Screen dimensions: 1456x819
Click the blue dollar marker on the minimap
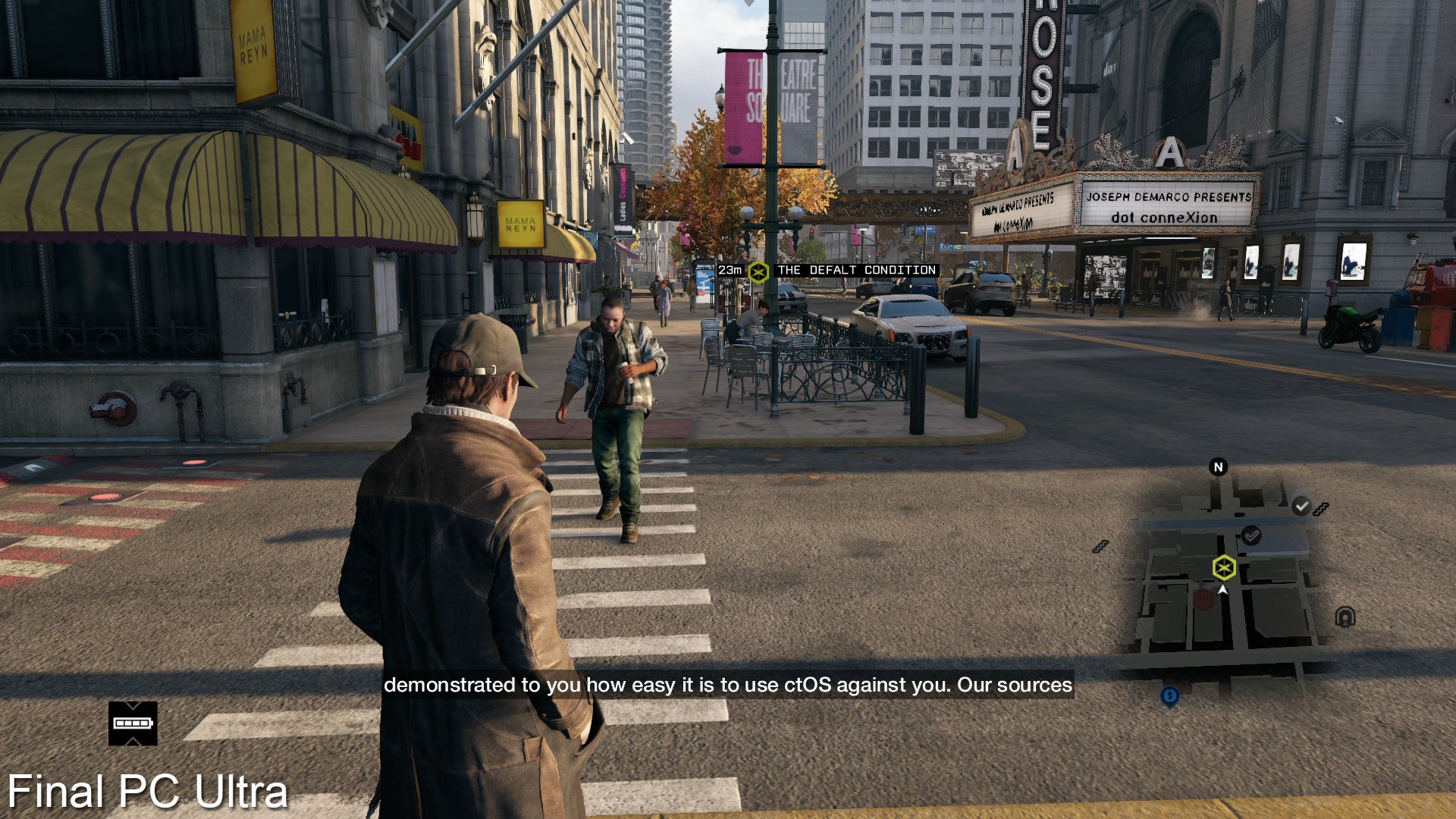pyautogui.click(x=1170, y=695)
